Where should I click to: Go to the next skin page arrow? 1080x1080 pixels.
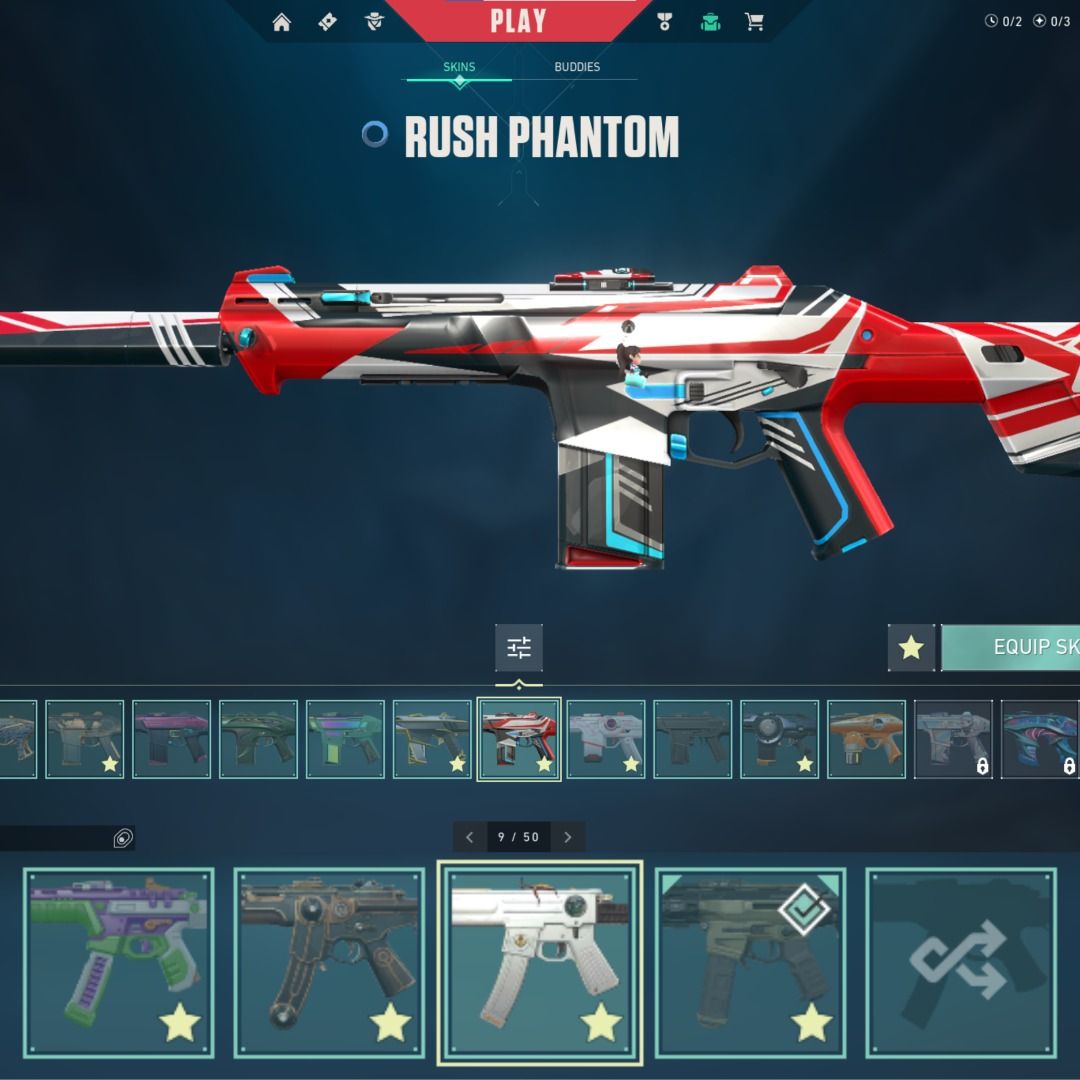click(x=568, y=837)
